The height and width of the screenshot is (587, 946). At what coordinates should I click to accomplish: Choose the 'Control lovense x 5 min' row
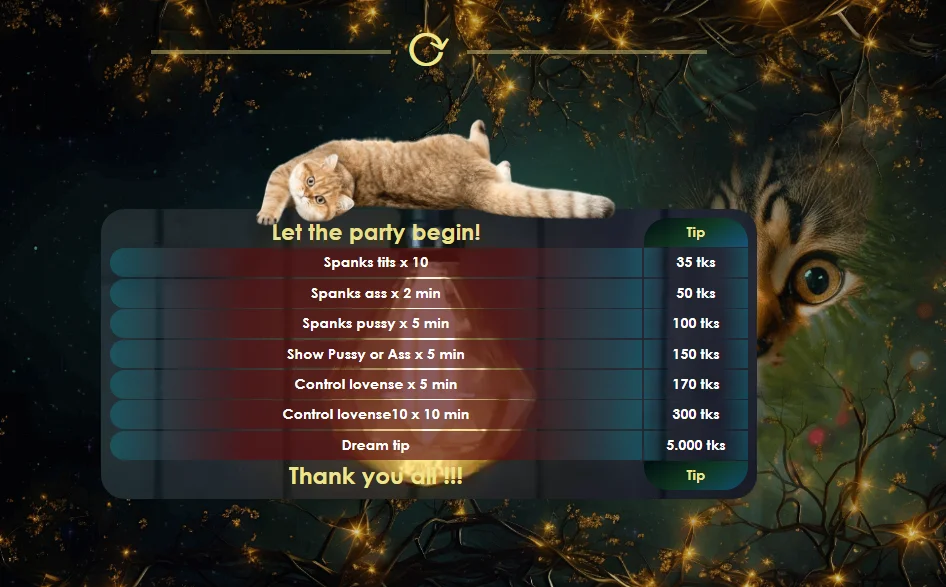click(376, 384)
